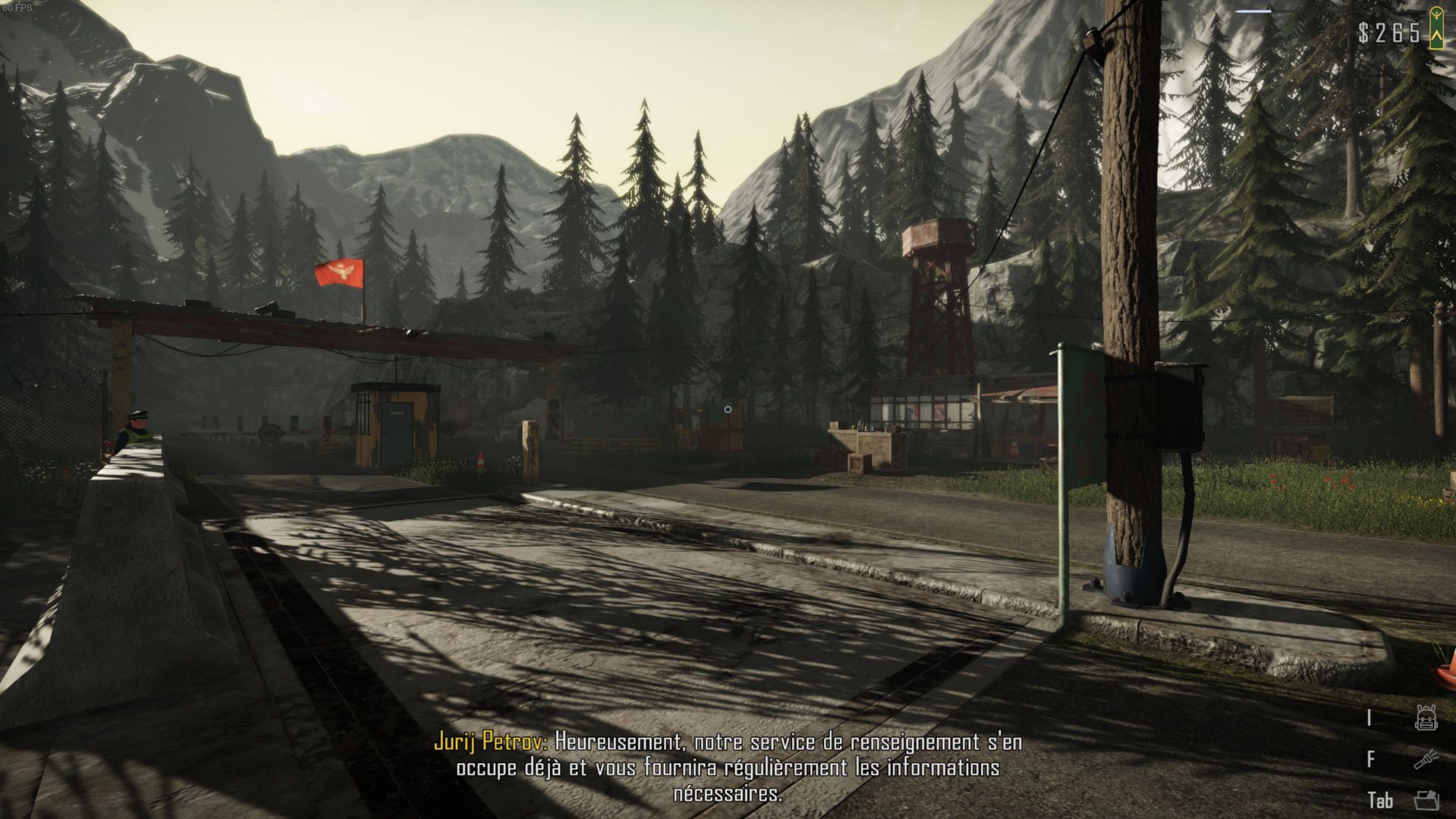The width and height of the screenshot is (1456, 819).
Task: Toggle the flashlight icon
Action: pos(1426,759)
